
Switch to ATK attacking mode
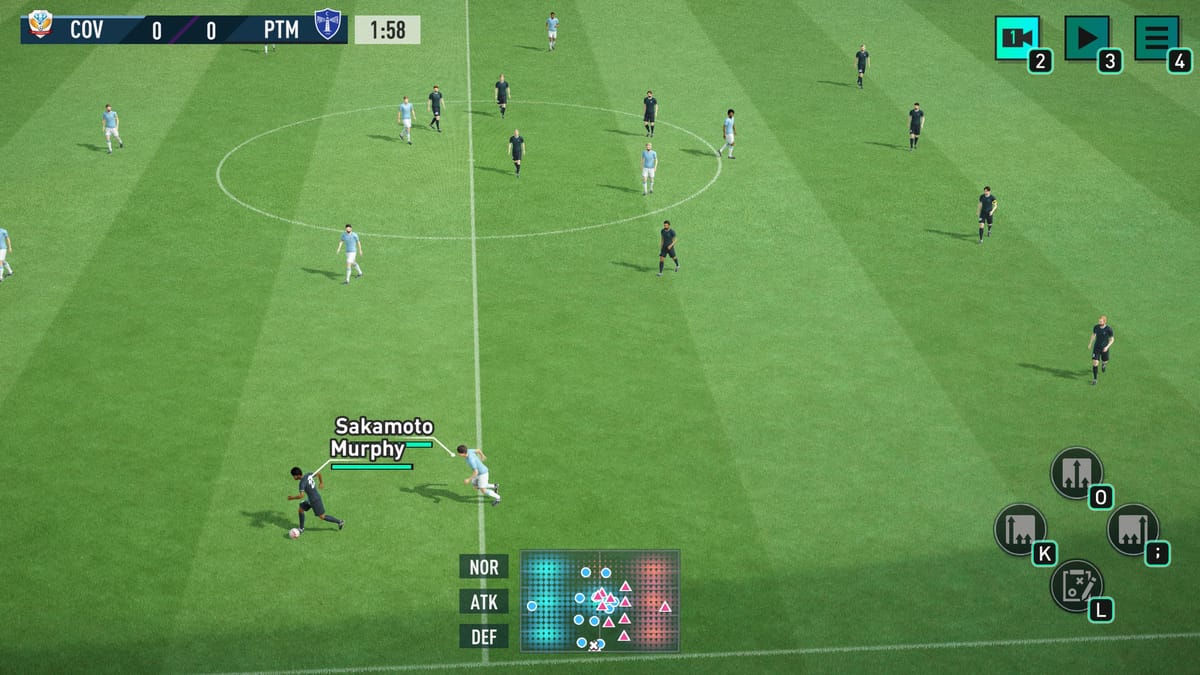point(484,601)
